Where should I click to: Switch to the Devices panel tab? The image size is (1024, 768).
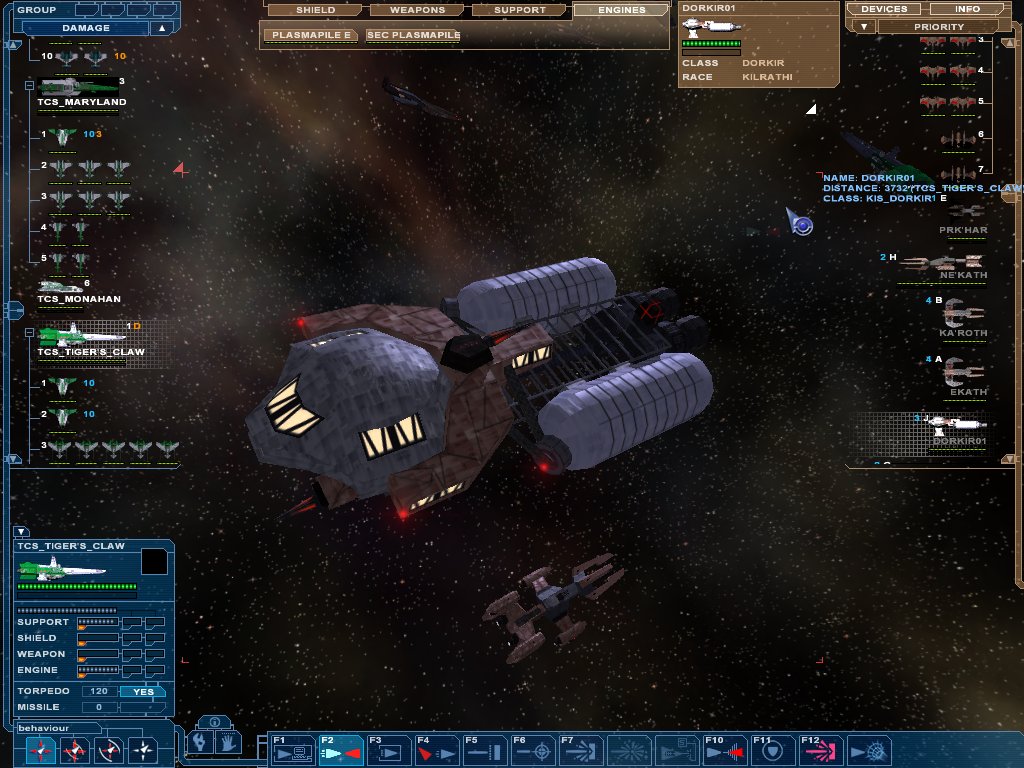(883, 9)
